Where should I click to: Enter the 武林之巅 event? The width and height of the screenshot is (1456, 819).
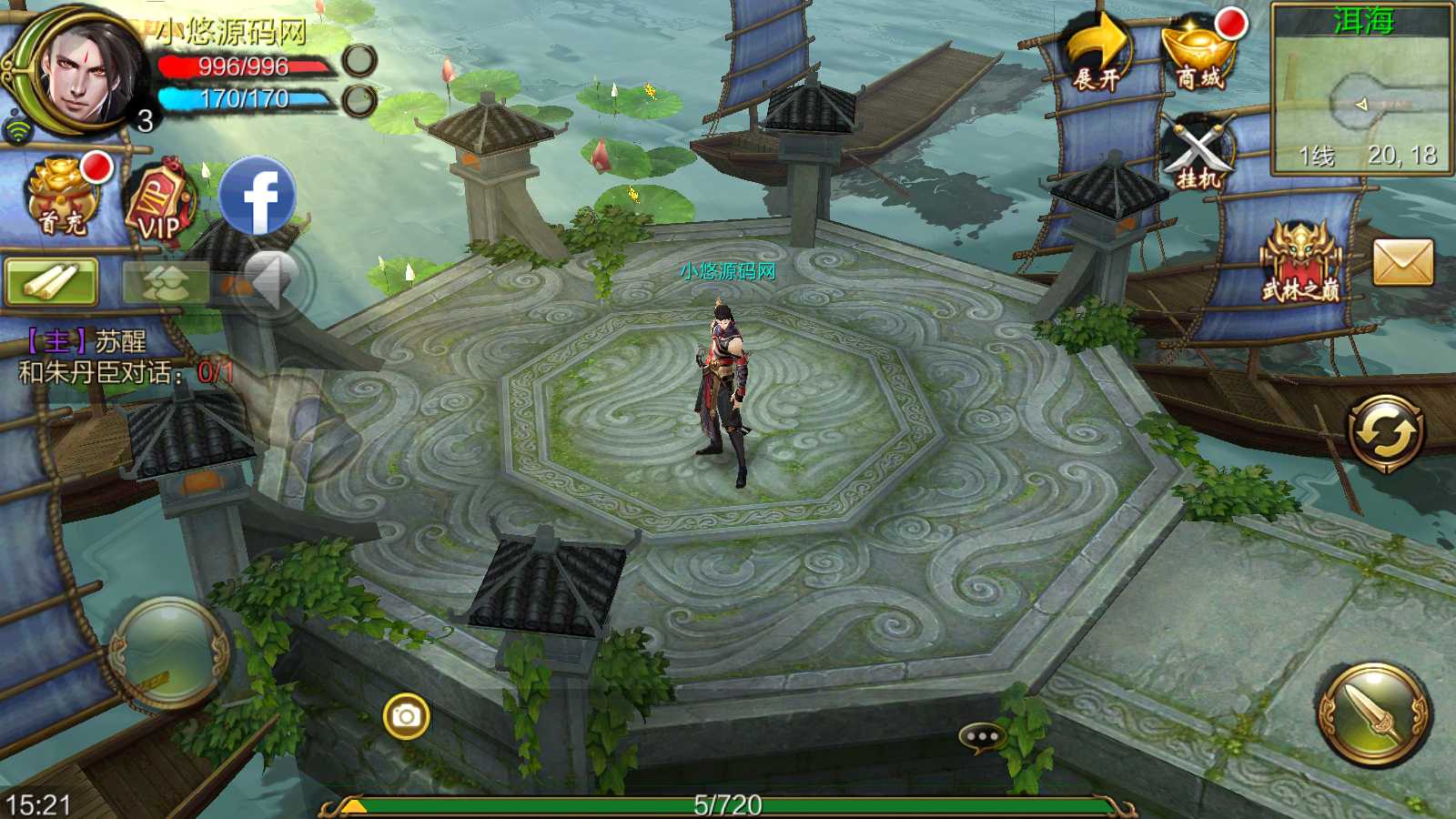1299,263
